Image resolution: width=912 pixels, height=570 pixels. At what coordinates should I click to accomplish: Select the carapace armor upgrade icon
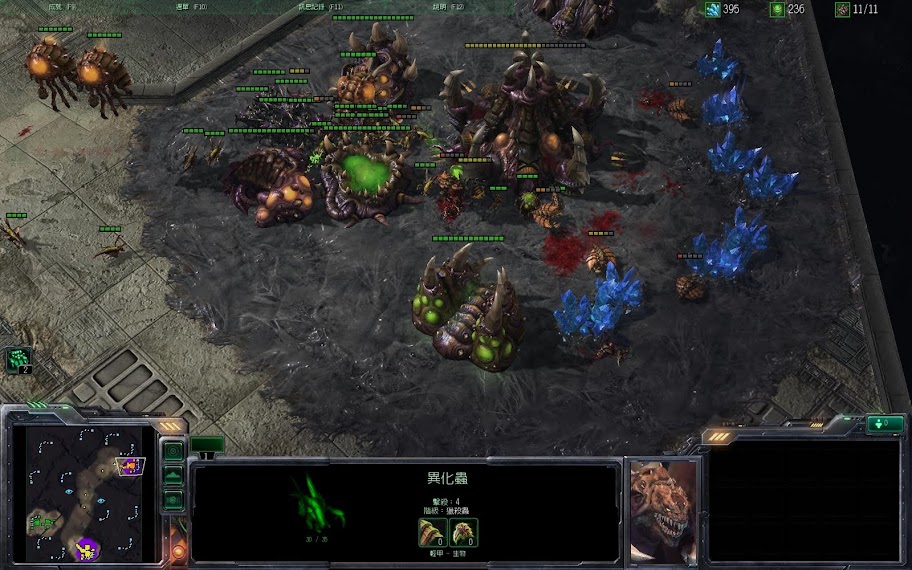coord(463,533)
